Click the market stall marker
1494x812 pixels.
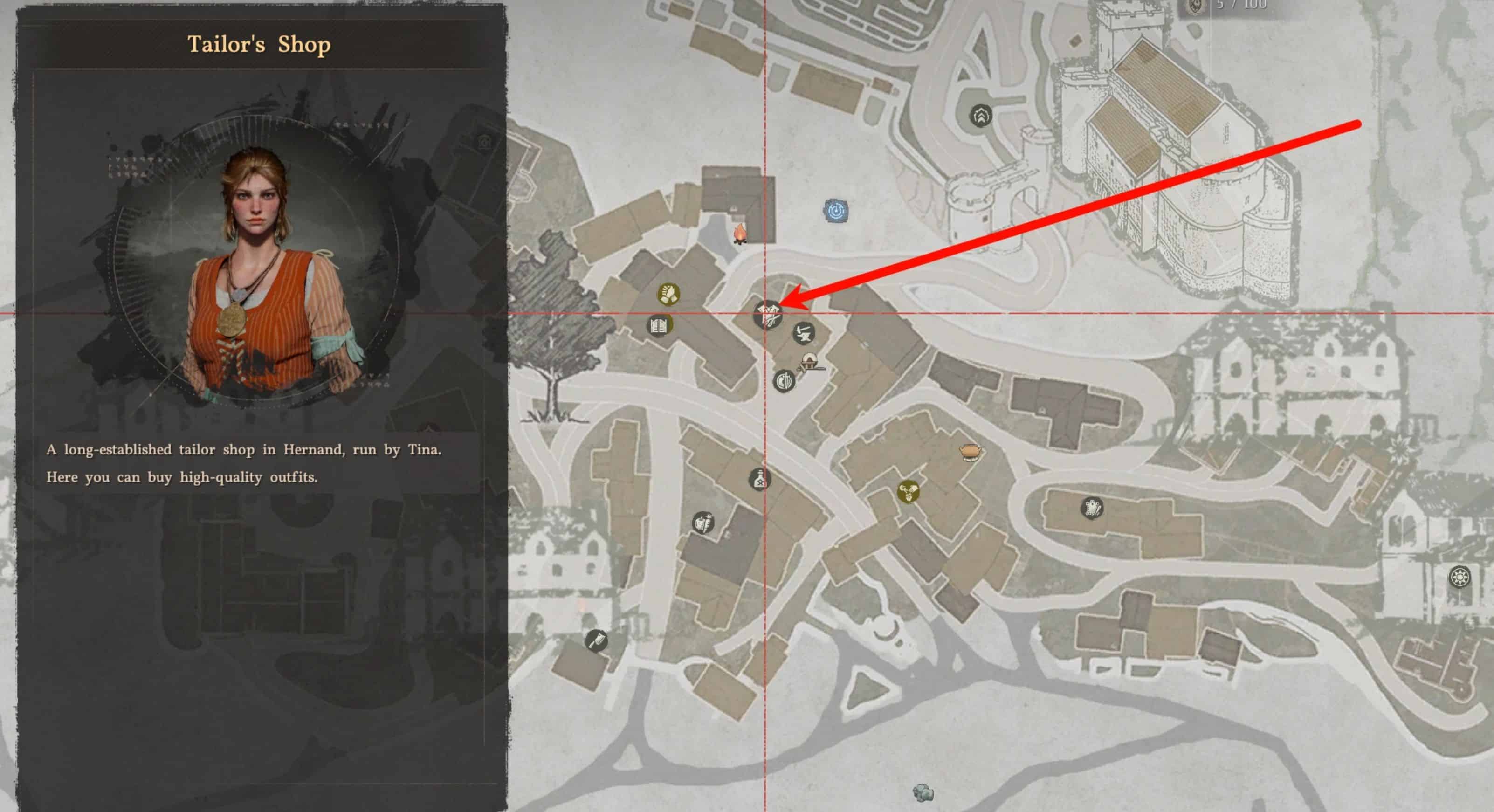coord(810,363)
